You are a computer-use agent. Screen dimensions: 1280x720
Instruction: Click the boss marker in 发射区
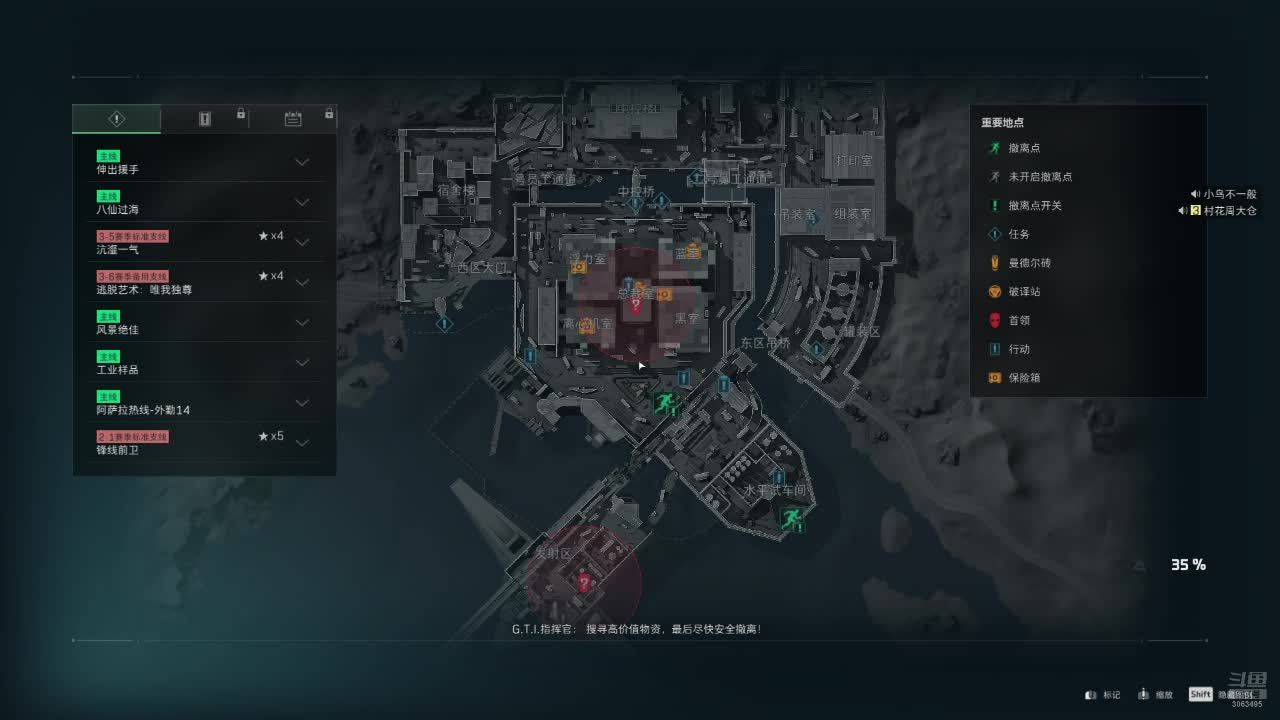(x=584, y=582)
